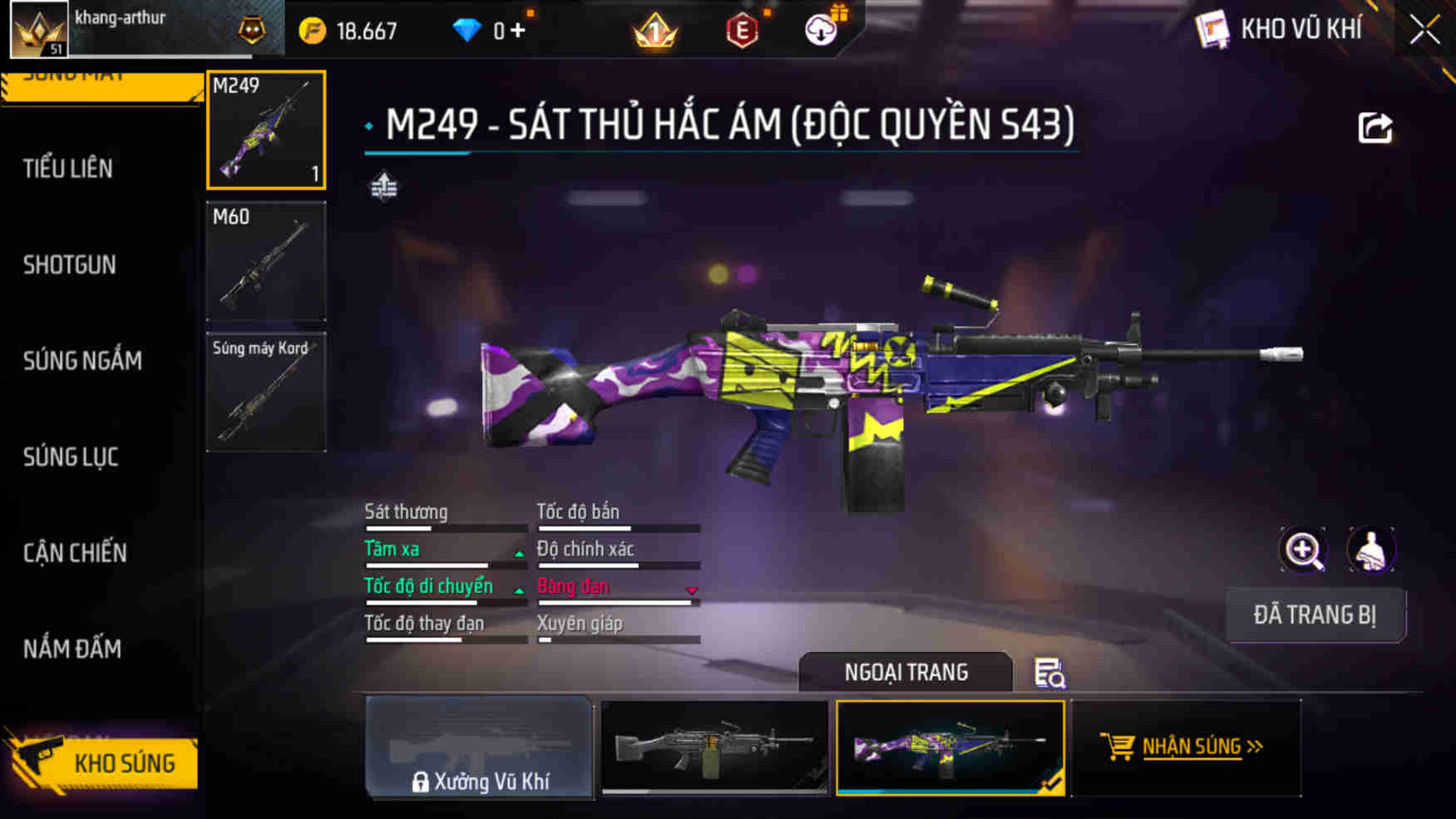
Task: Click the shopping cart icon near NHẬN SÚNG
Action: click(1117, 747)
